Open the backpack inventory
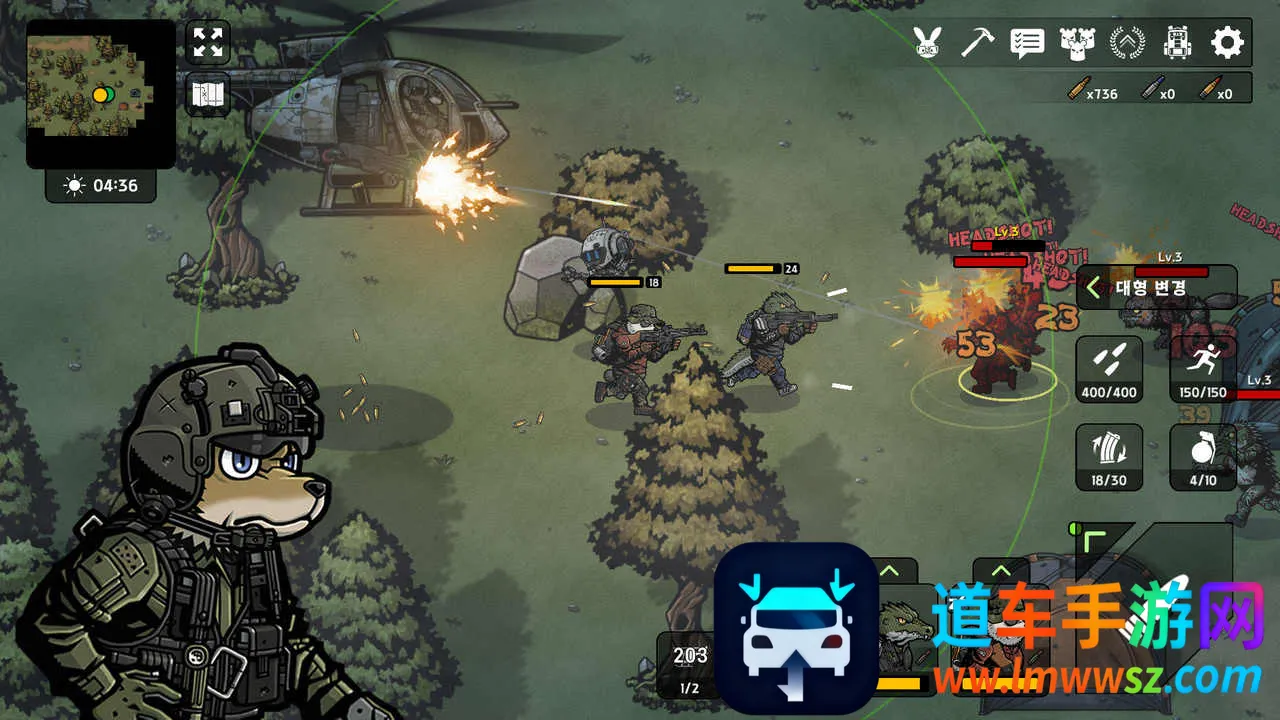The height and width of the screenshot is (720, 1280). (x=1177, y=42)
